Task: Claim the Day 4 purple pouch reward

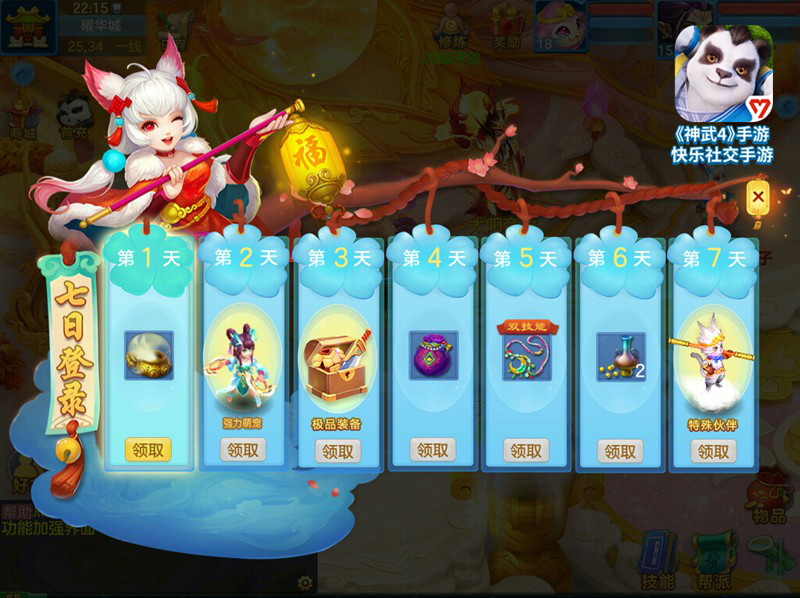Action: [x=432, y=450]
